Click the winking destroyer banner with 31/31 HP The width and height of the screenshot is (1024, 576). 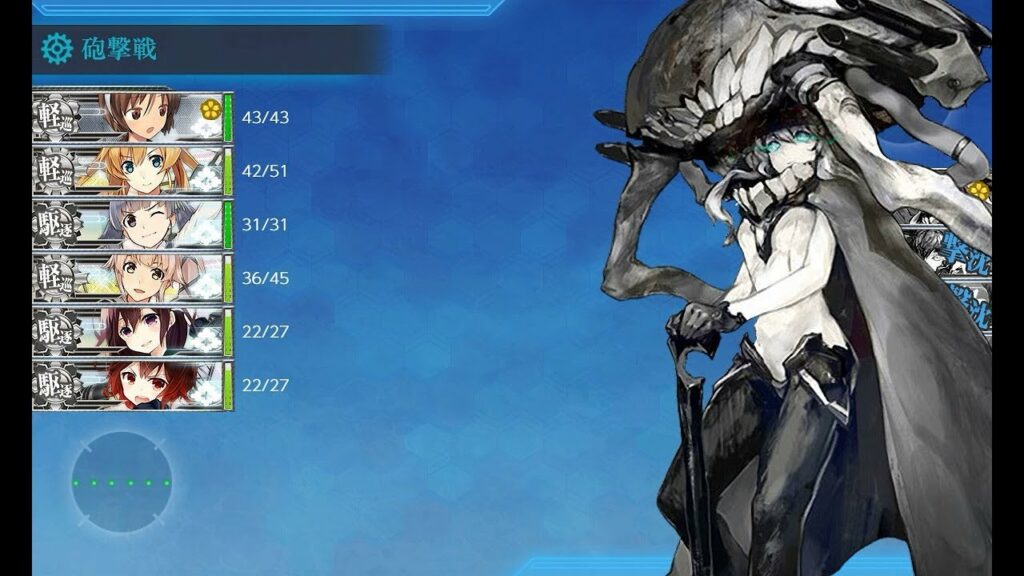pyautogui.click(x=132, y=225)
